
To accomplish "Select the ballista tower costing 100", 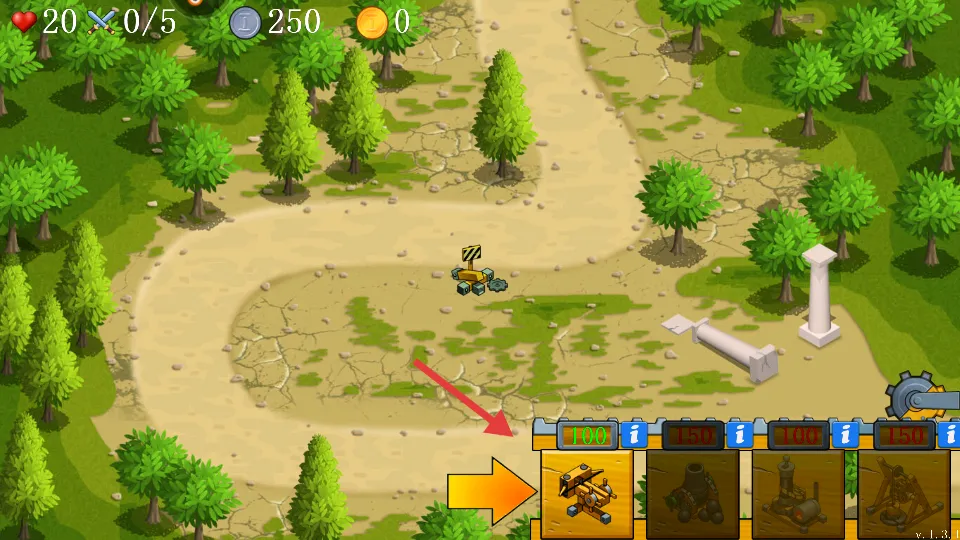I will tap(587, 494).
